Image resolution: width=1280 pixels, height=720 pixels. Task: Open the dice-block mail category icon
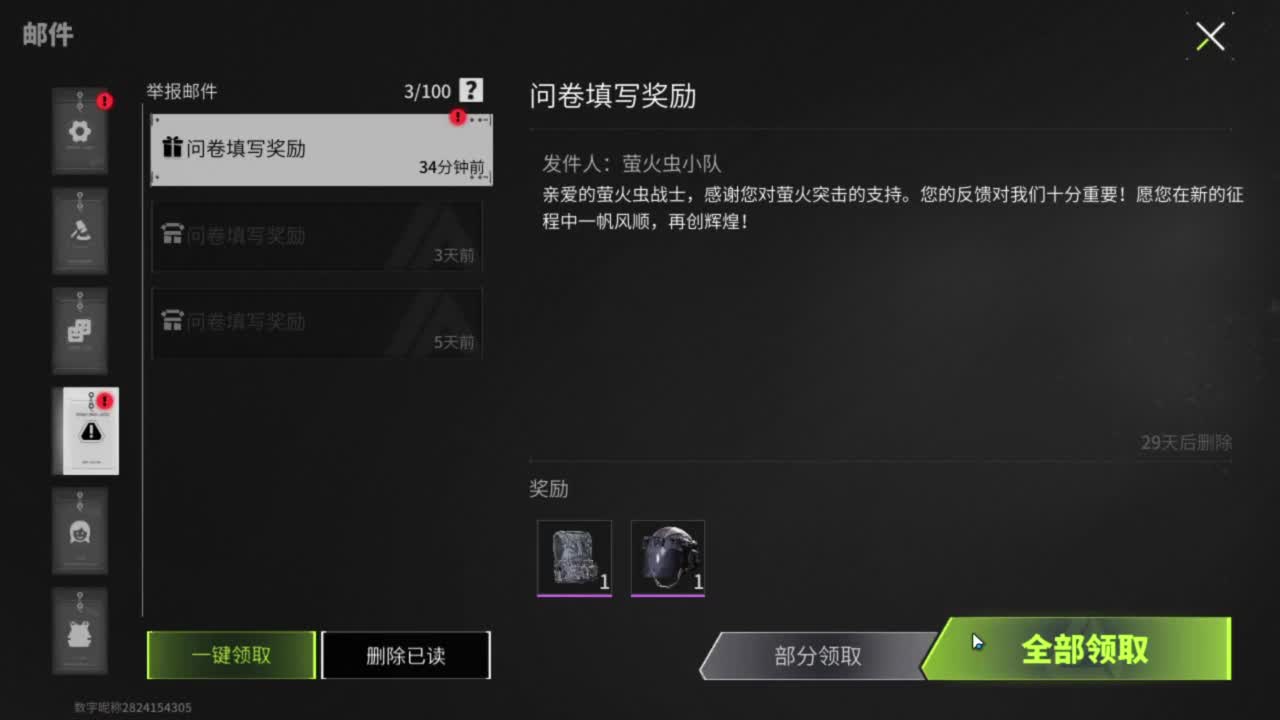tap(80, 331)
